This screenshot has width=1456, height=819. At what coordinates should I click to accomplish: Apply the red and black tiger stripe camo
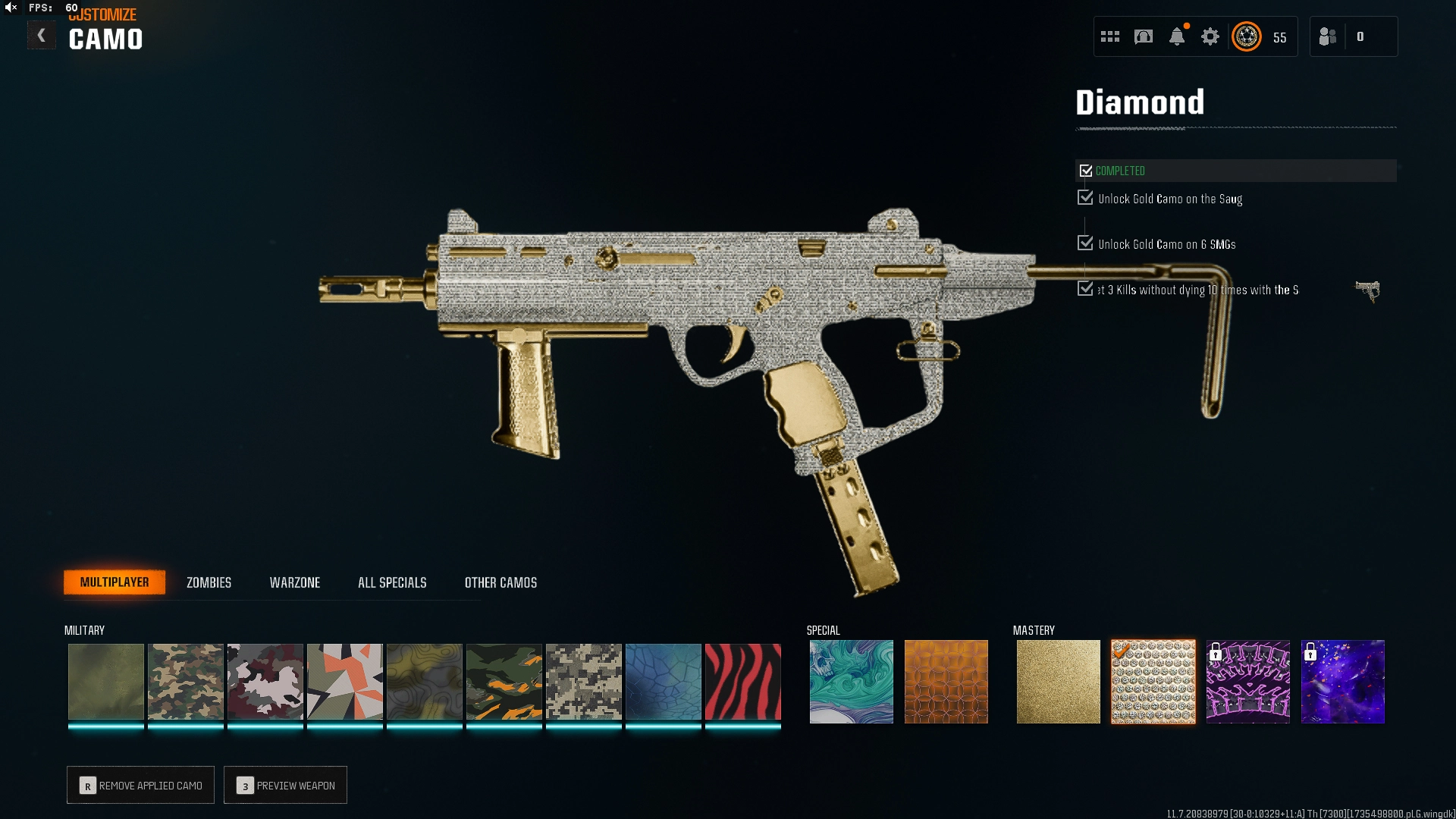(743, 681)
